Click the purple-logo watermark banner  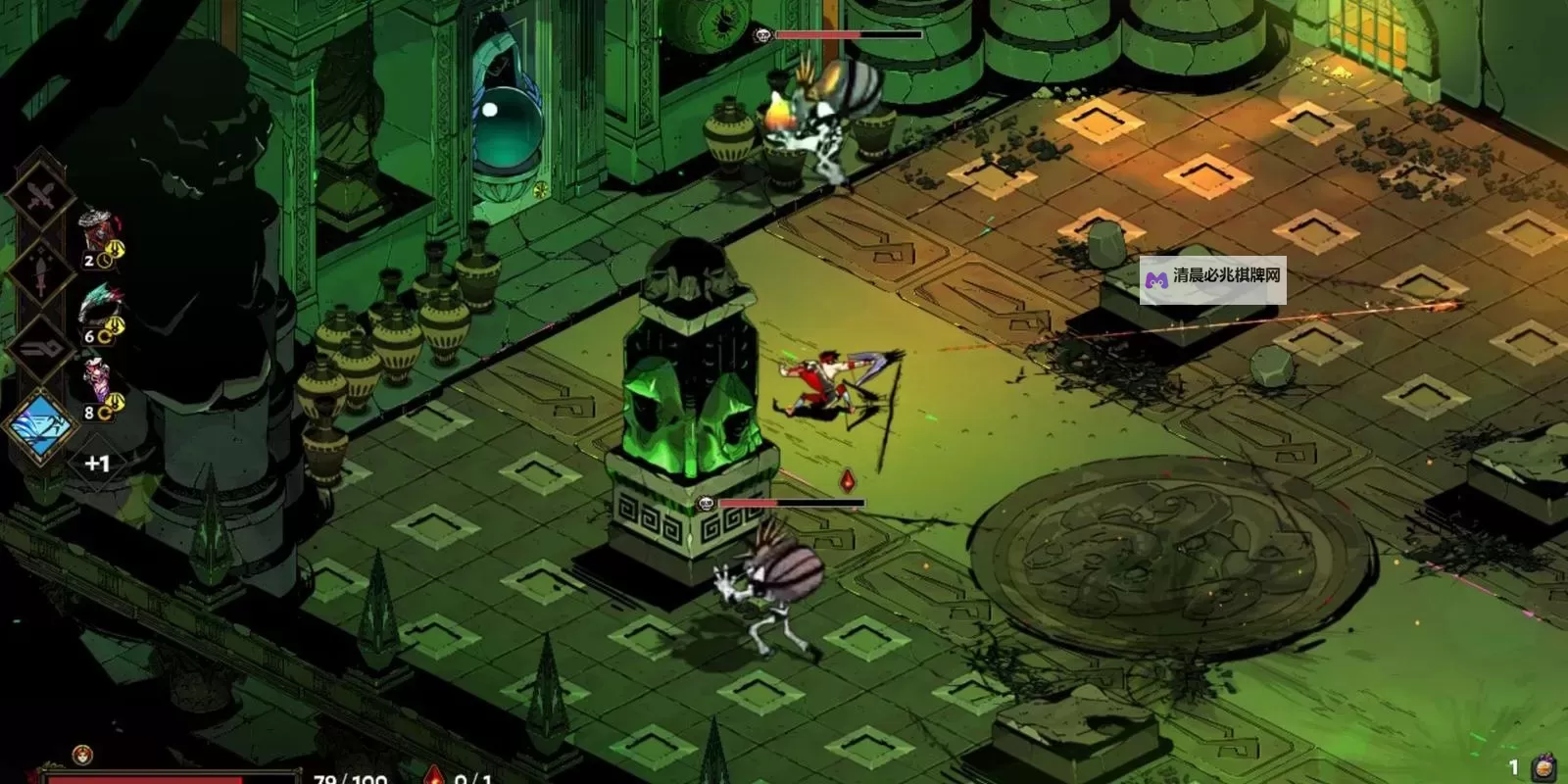[x=1212, y=276]
